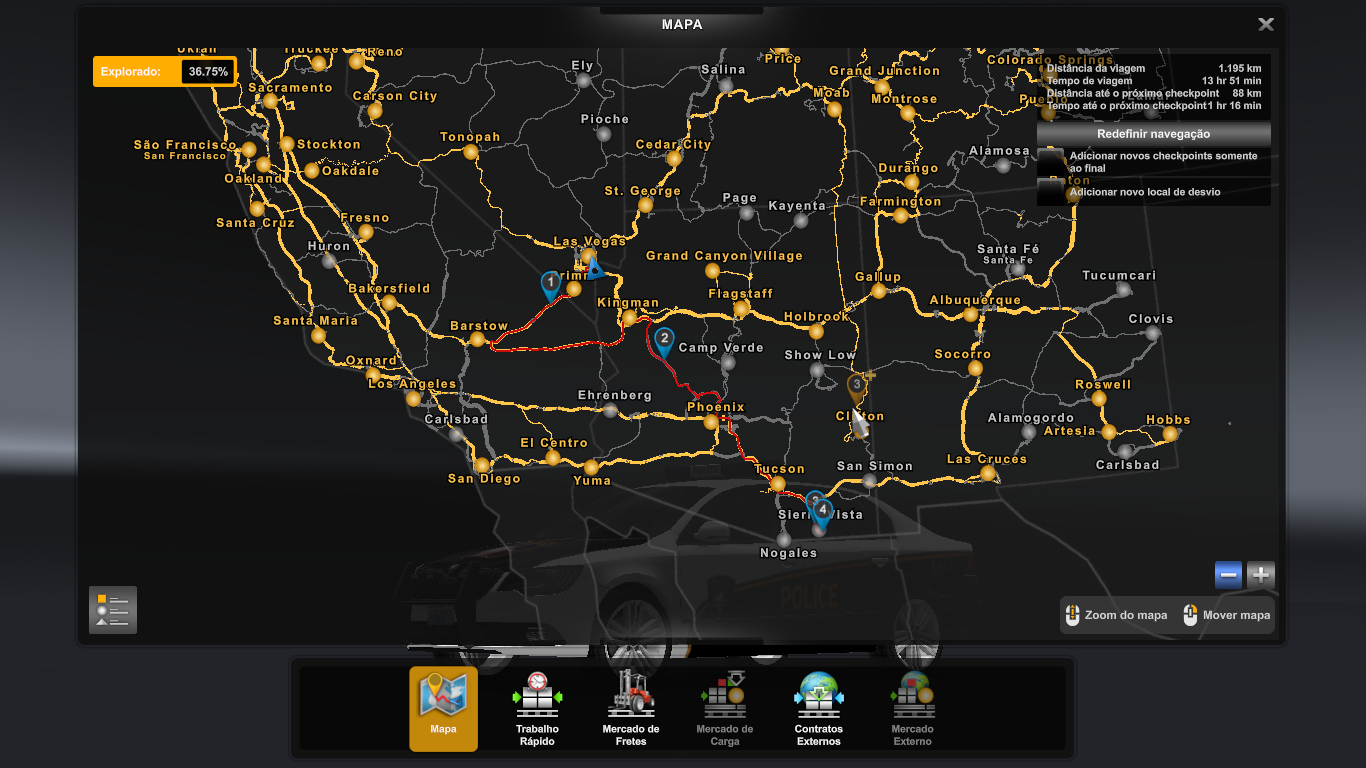Screen dimensions: 1366x768
Task: Open the Mercado de Fretes screen
Action: 631,707
